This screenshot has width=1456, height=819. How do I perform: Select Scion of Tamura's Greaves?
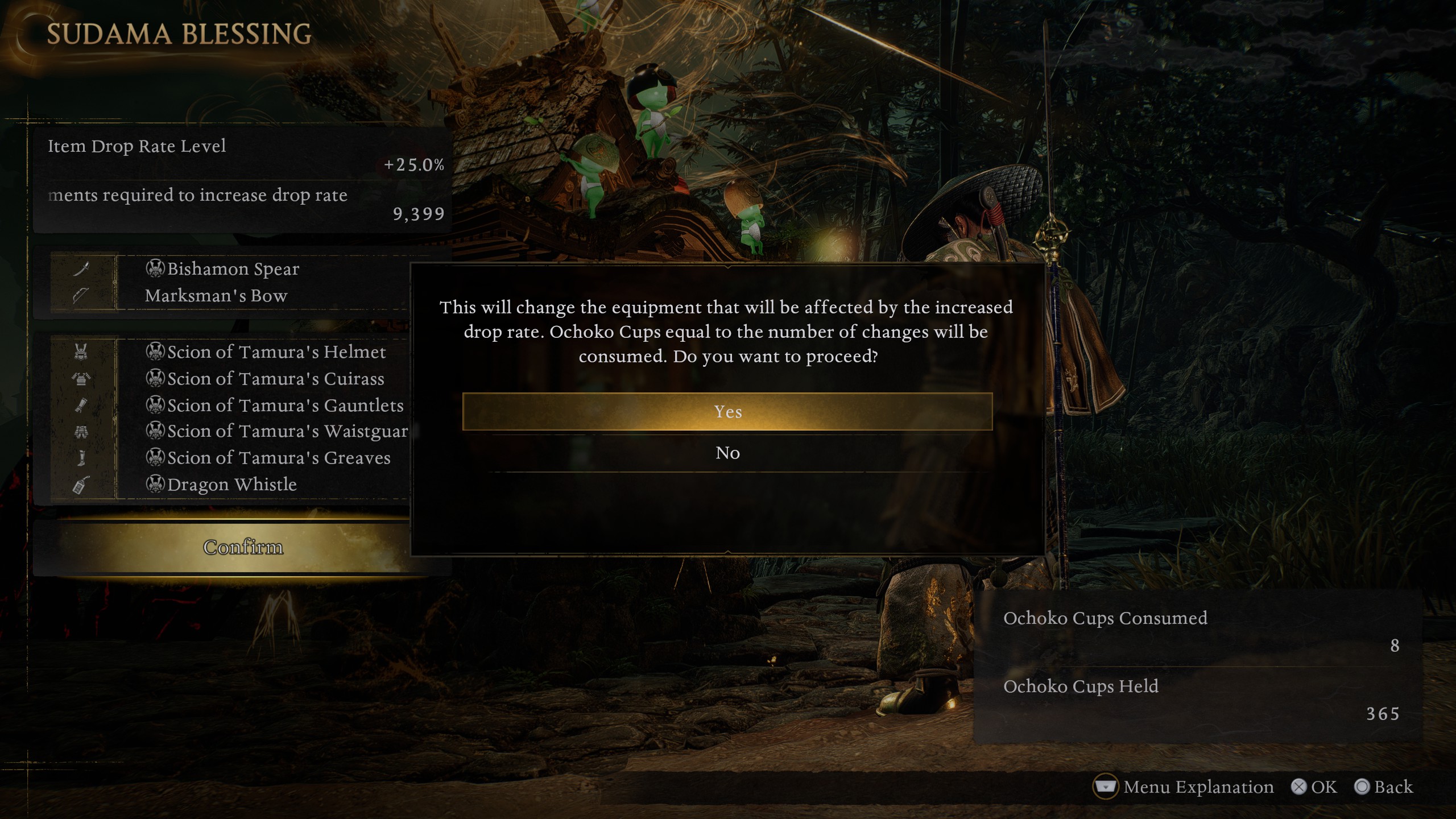click(279, 458)
